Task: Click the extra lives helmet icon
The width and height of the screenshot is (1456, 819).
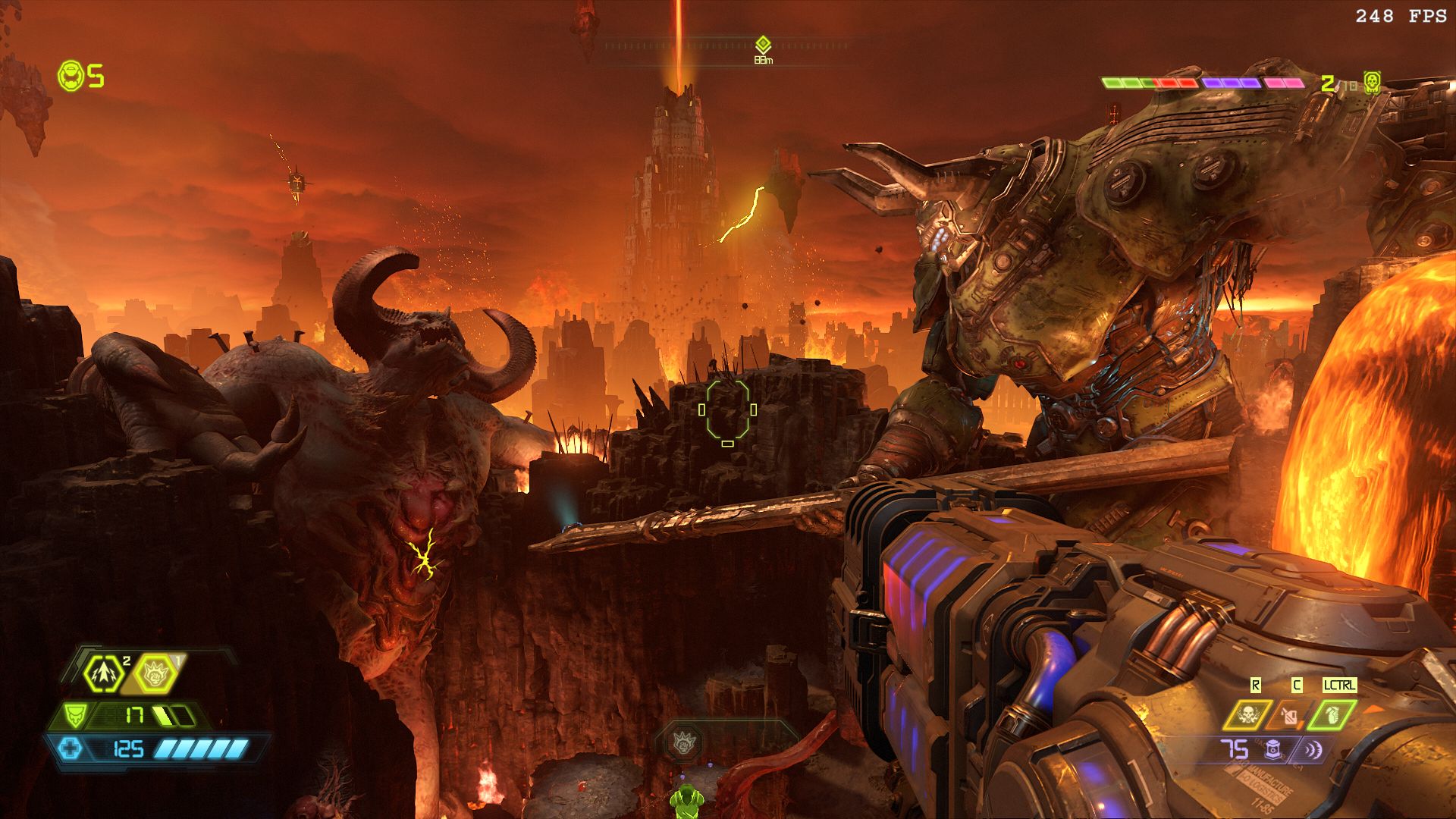Action: (x=71, y=76)
